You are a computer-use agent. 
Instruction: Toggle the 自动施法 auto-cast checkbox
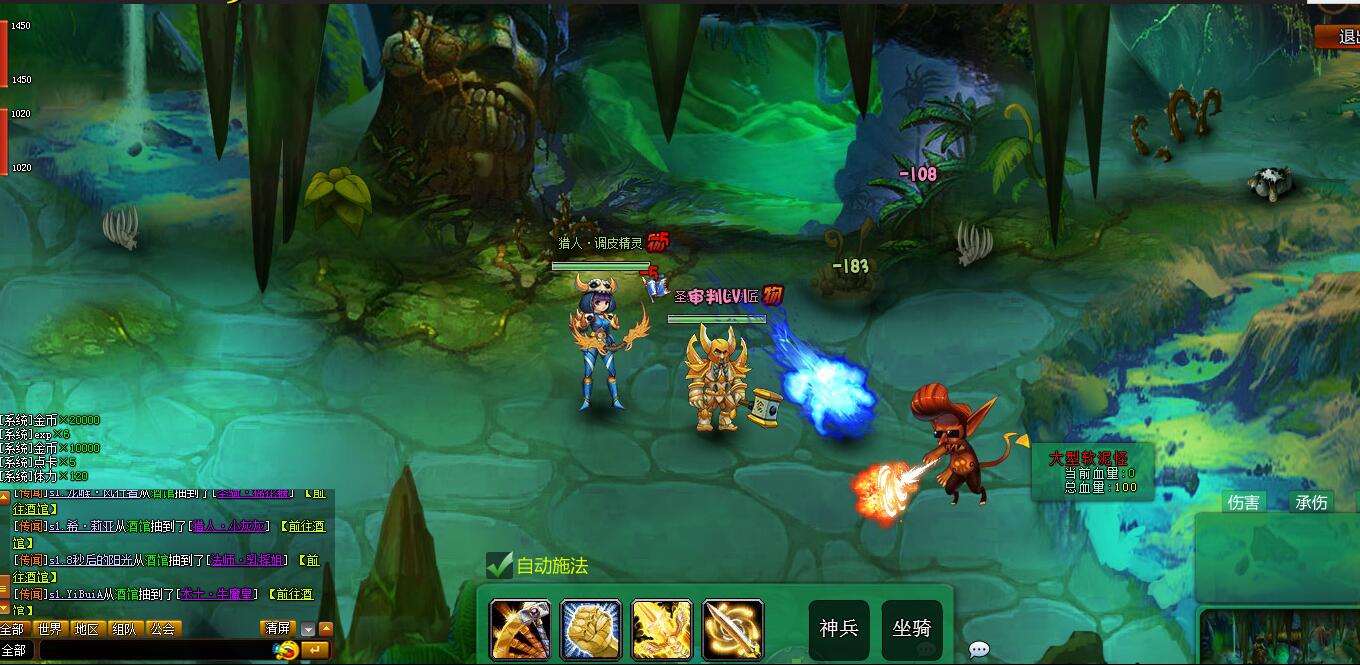pos(500,566)
